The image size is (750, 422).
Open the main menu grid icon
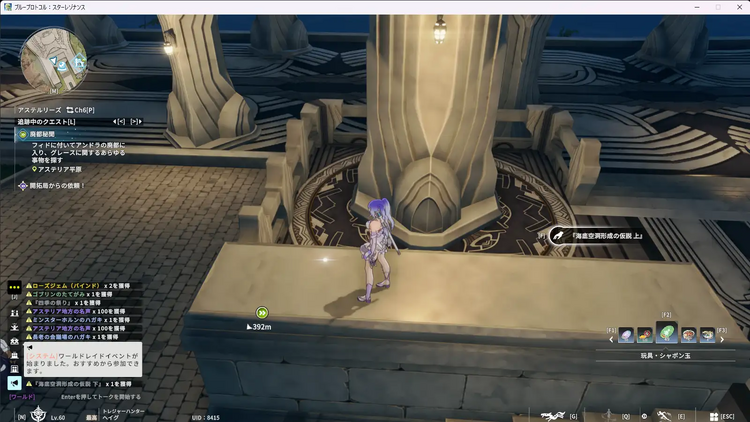(712, 415)
